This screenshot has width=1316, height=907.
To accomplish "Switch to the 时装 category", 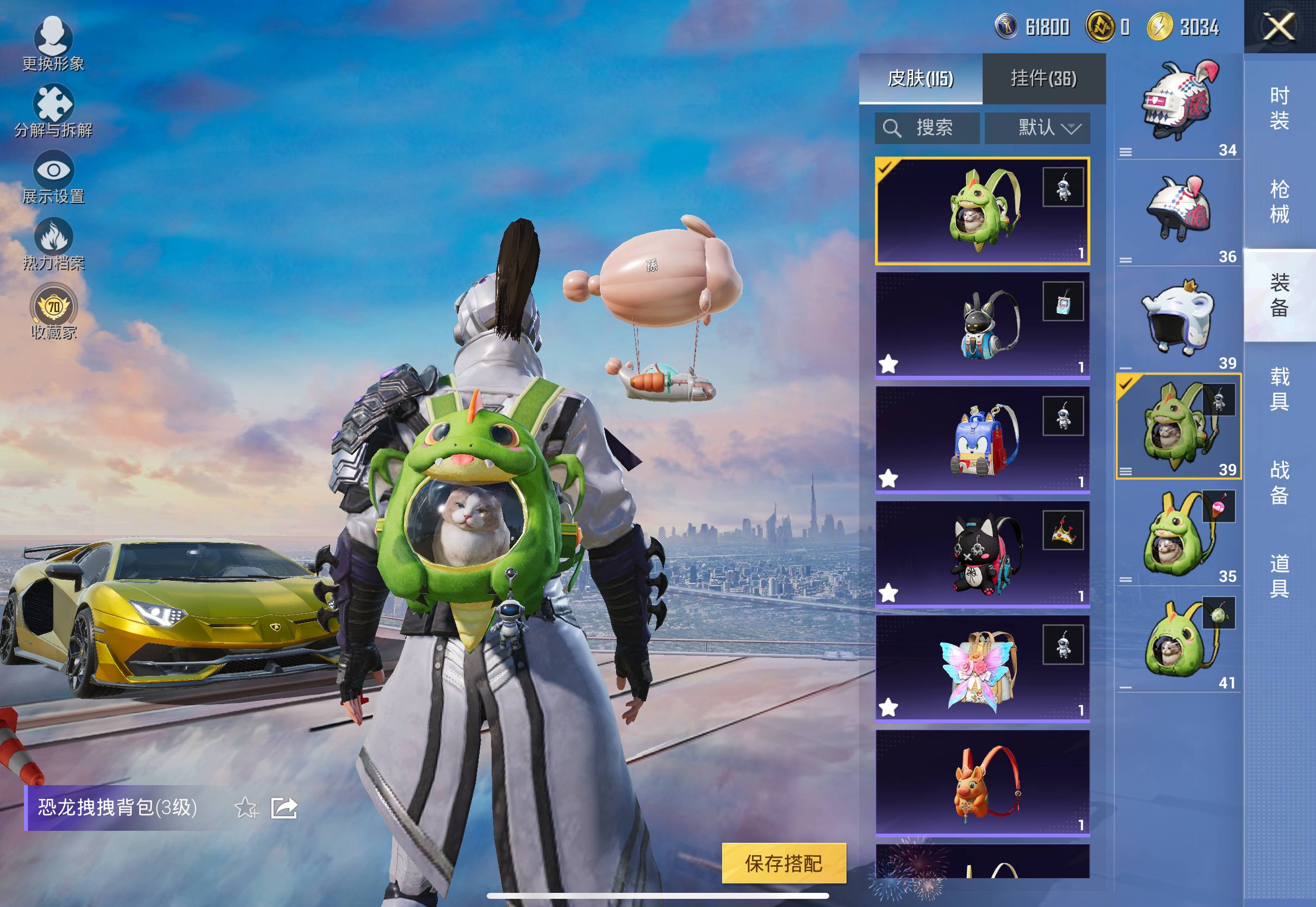I will [x=1279, y=108].
